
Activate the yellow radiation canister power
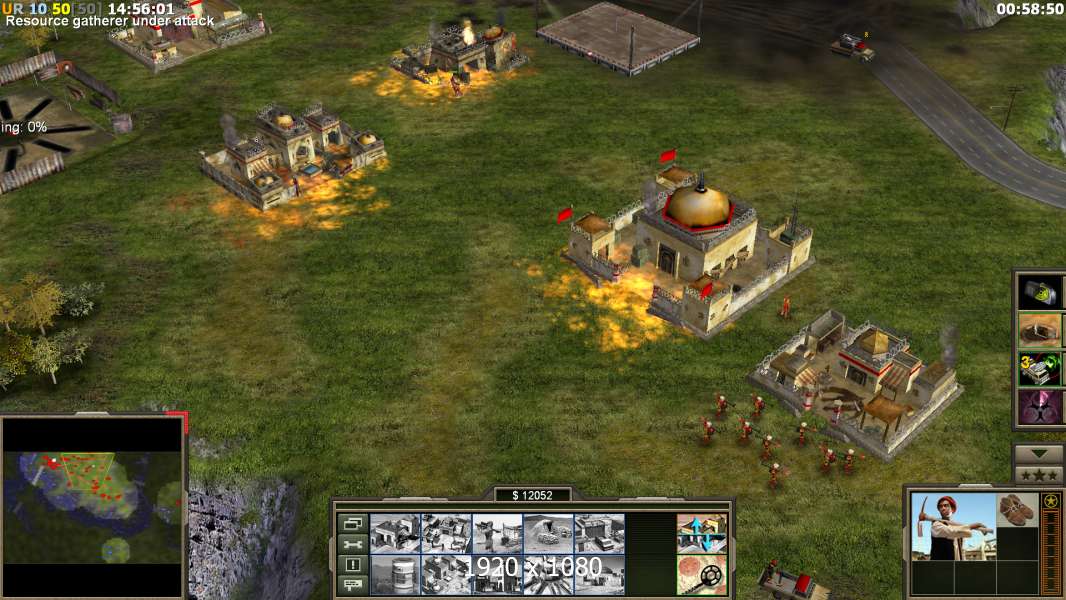tap(1039, 290)
